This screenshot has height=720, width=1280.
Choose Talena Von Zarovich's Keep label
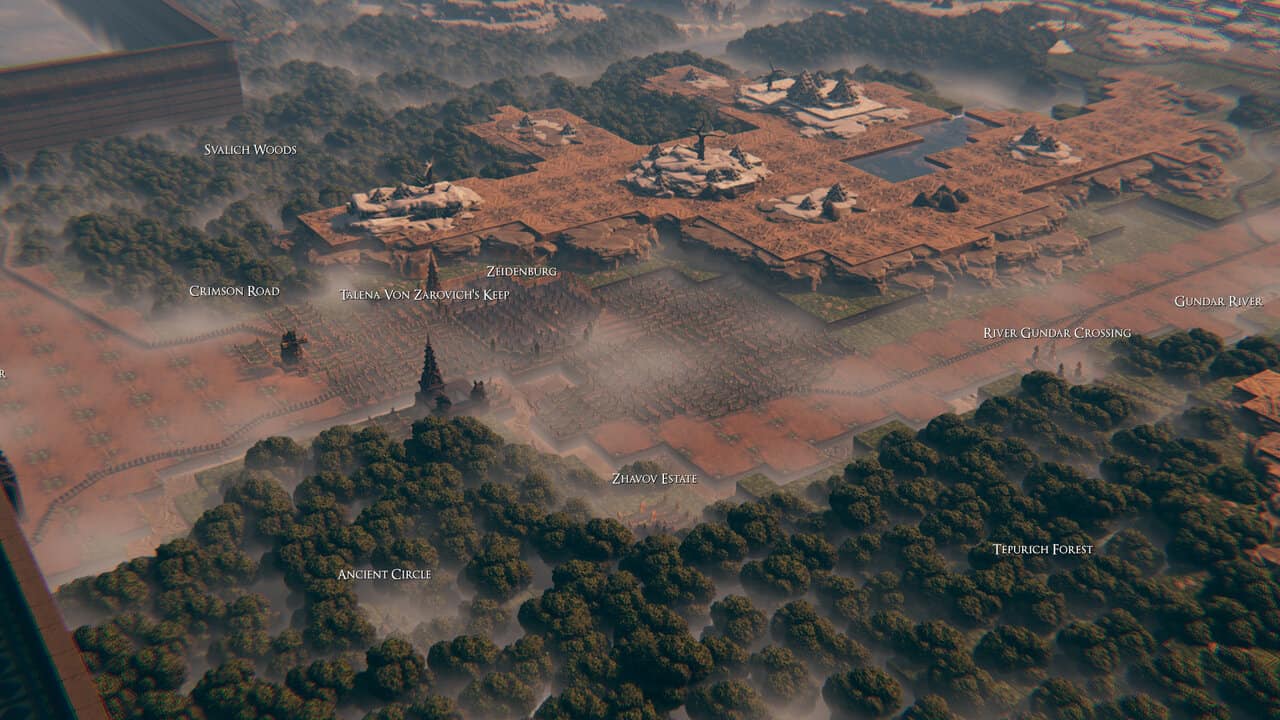tap(424, 295)
